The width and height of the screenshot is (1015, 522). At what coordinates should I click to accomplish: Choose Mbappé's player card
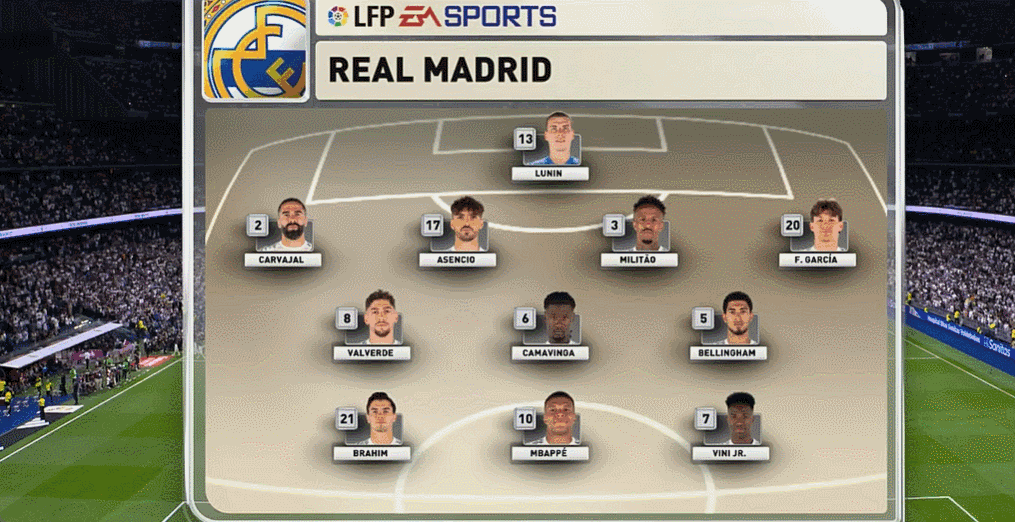[x=558, y=420]
